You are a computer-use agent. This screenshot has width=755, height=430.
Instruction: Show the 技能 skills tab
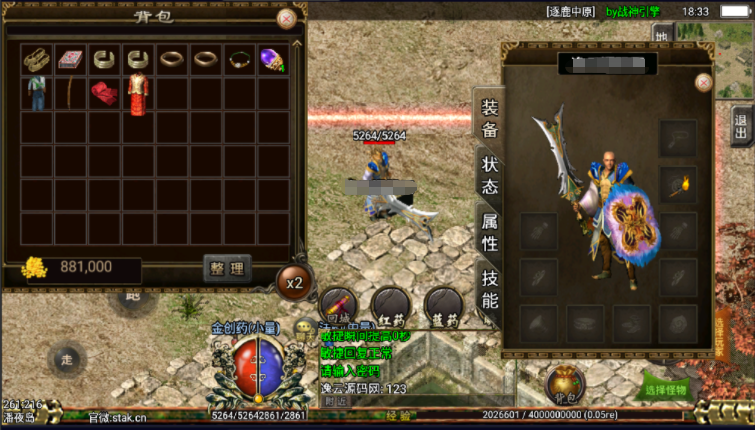[490, 288]
